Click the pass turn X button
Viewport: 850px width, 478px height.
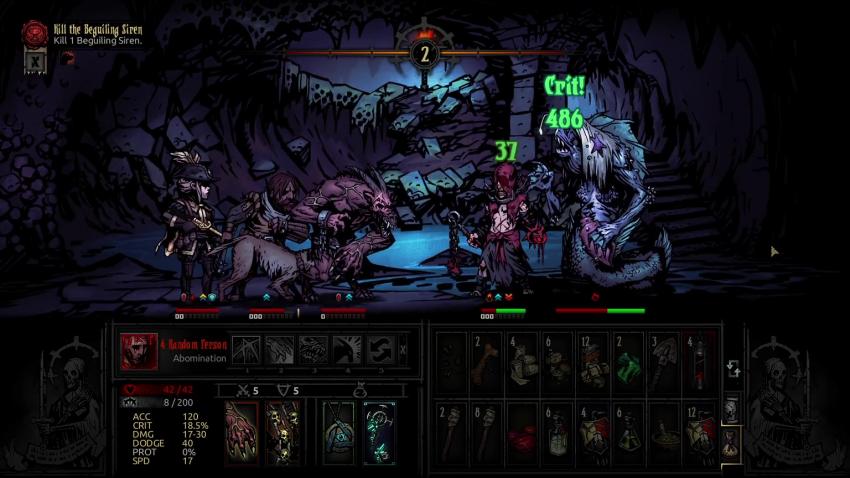[x=403, y=350]
